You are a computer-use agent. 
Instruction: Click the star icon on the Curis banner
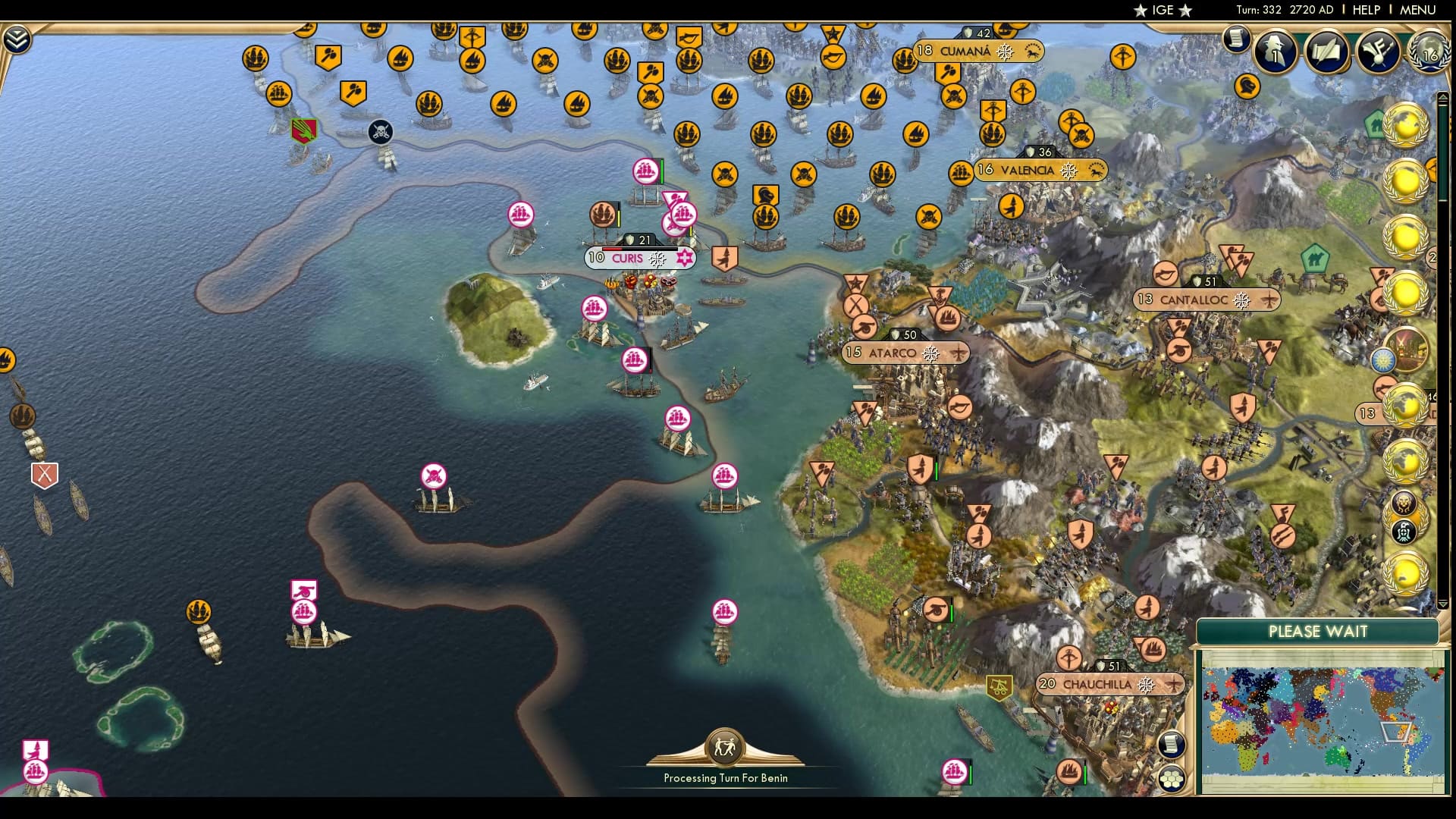(x=683, y=259)
